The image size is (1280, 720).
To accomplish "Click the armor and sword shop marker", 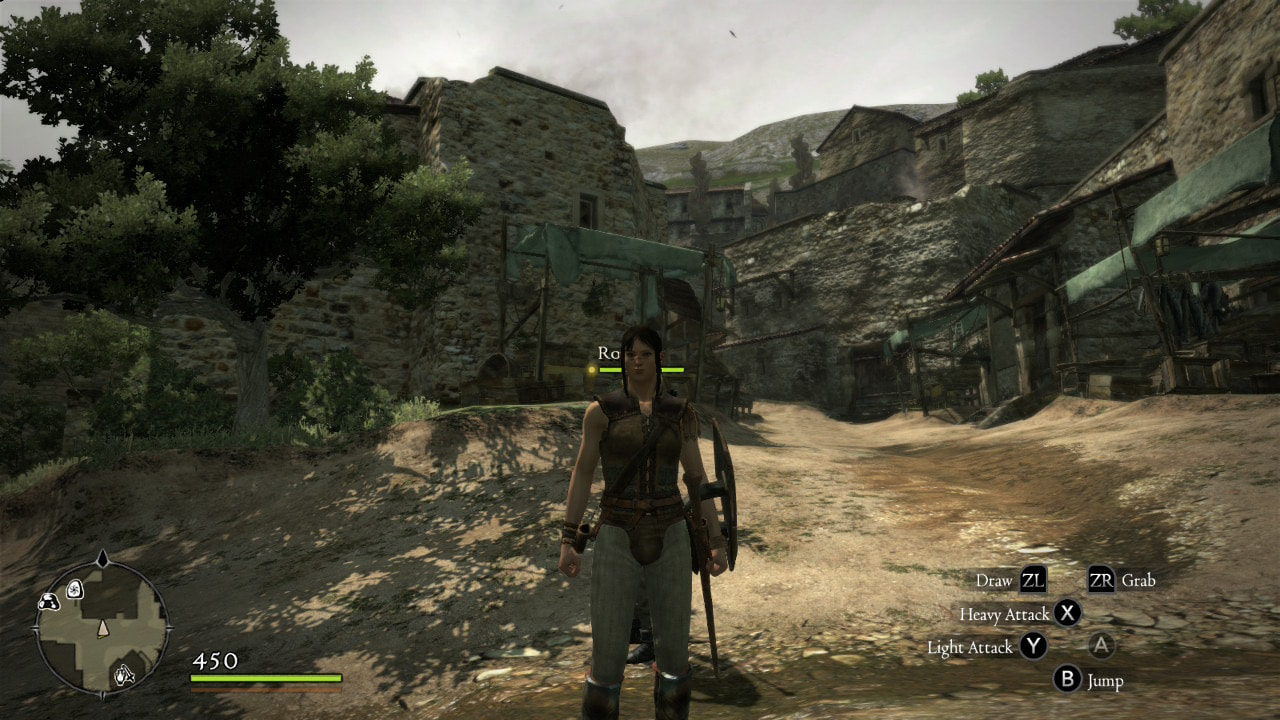I will 124,673.
